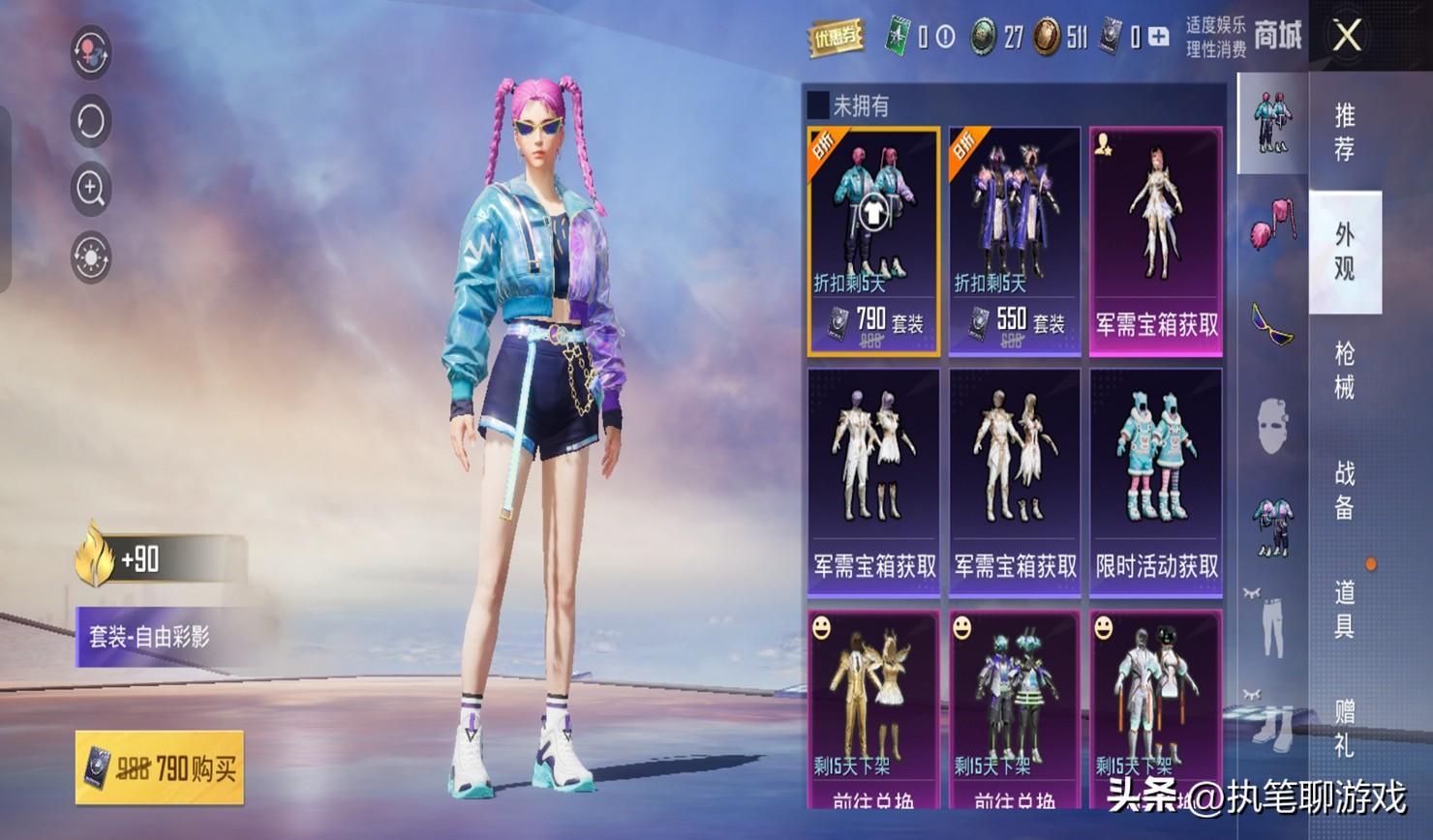Toggle the 未拥有 not-owned filter checkbox
Screen dimensions: 1433x840
point(819,105)
